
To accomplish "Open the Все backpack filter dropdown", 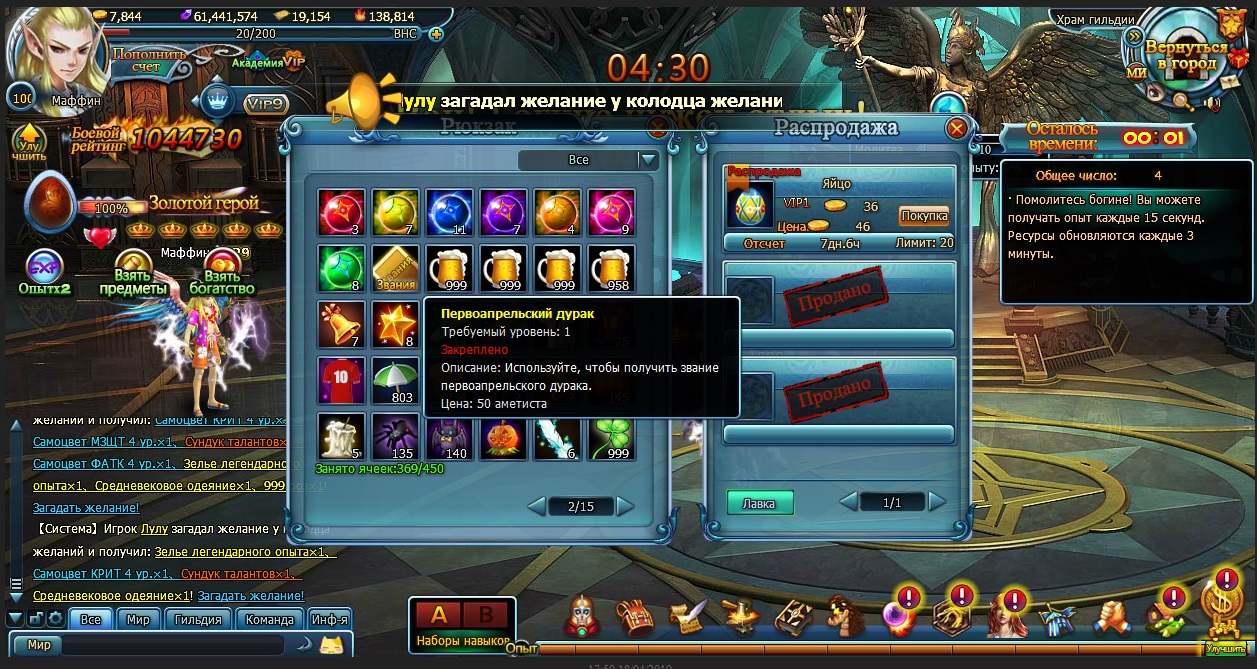I will coord(648,160).
